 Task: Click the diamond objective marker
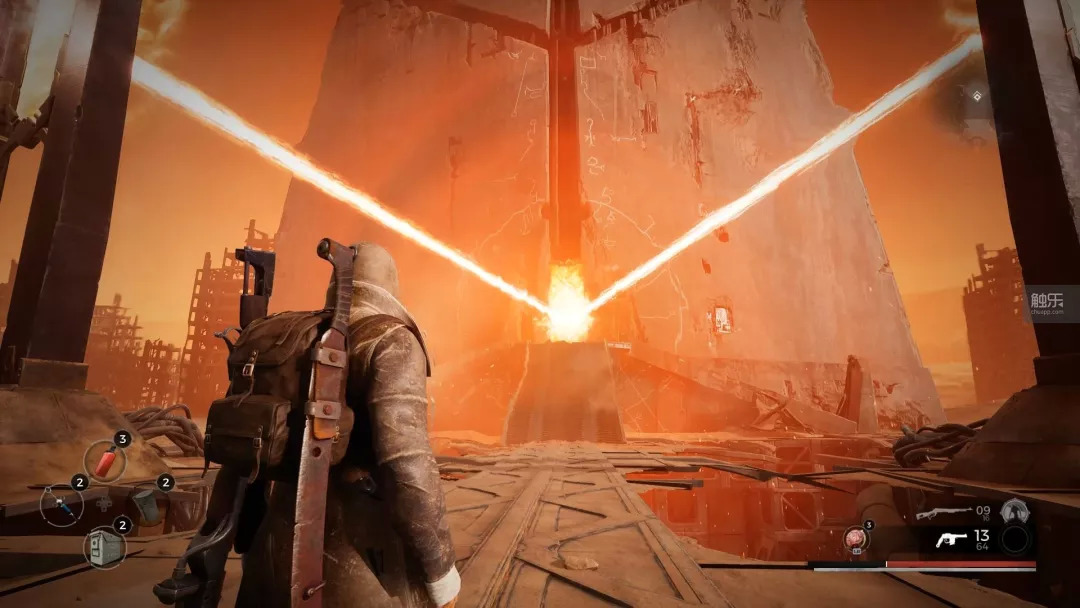coord(977,96)
